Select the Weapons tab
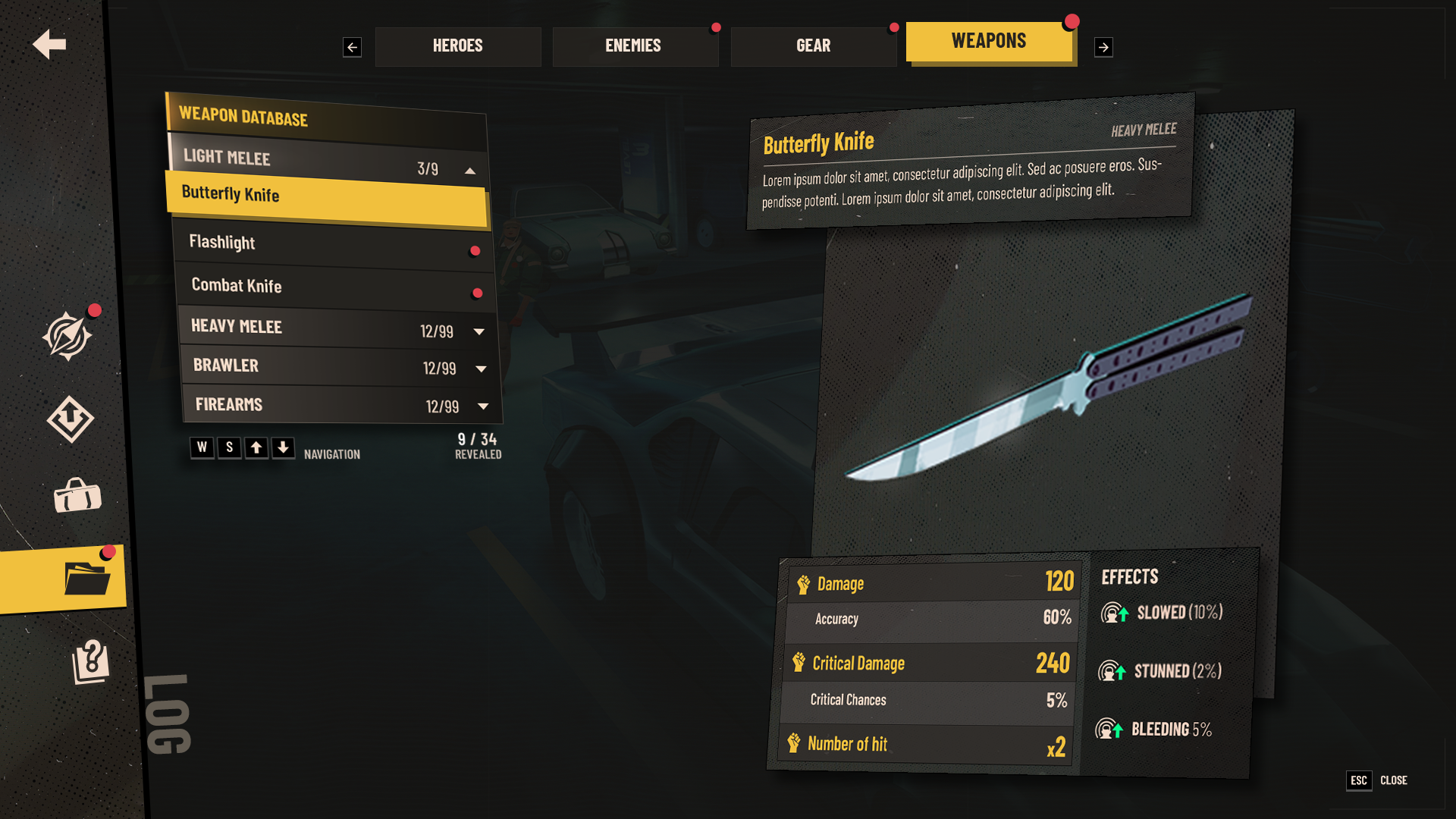The width and height of the screenshot is (1456, 819). tap(989, 42)
